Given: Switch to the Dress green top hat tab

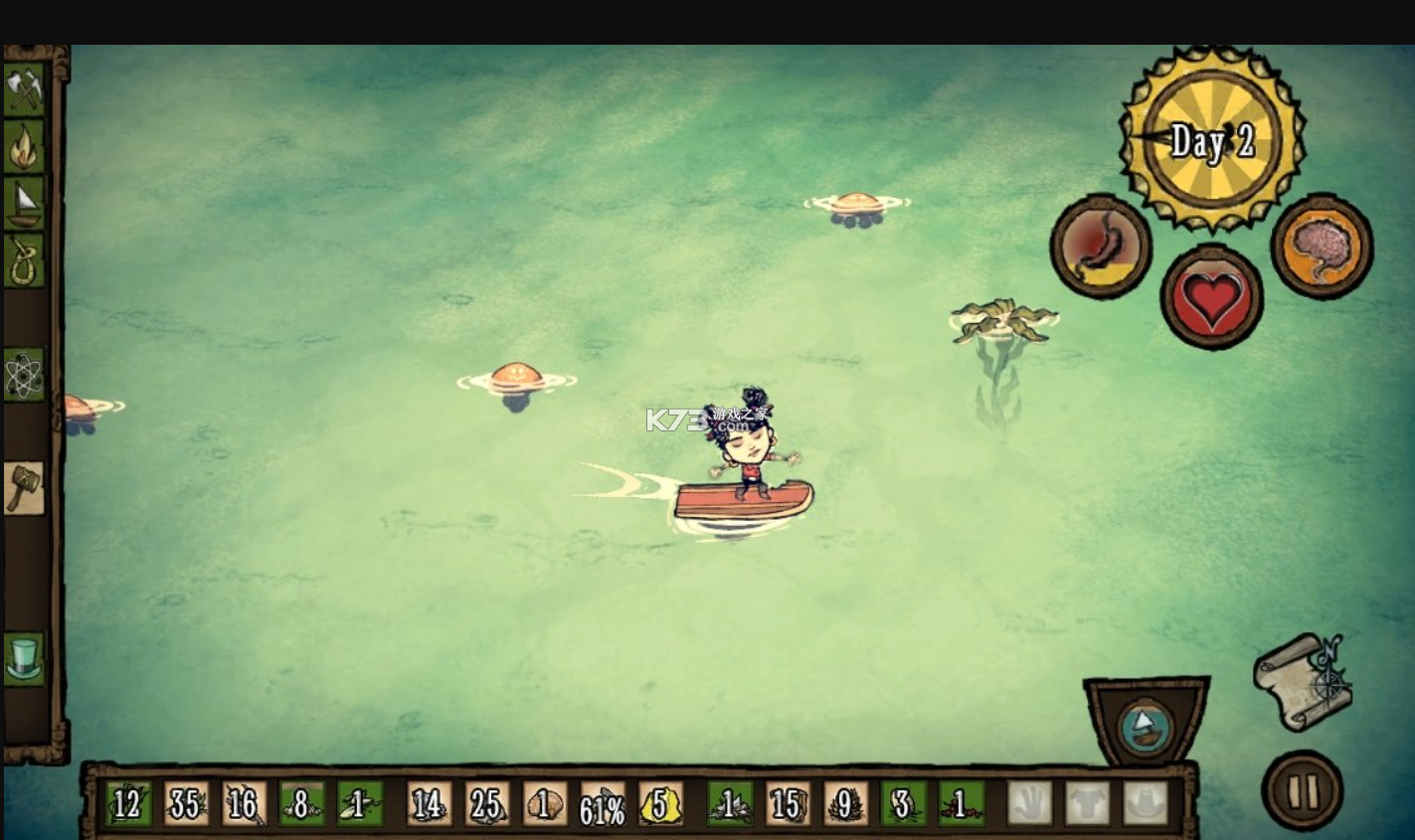Looking at the screenshot, I should click(25, 659).
